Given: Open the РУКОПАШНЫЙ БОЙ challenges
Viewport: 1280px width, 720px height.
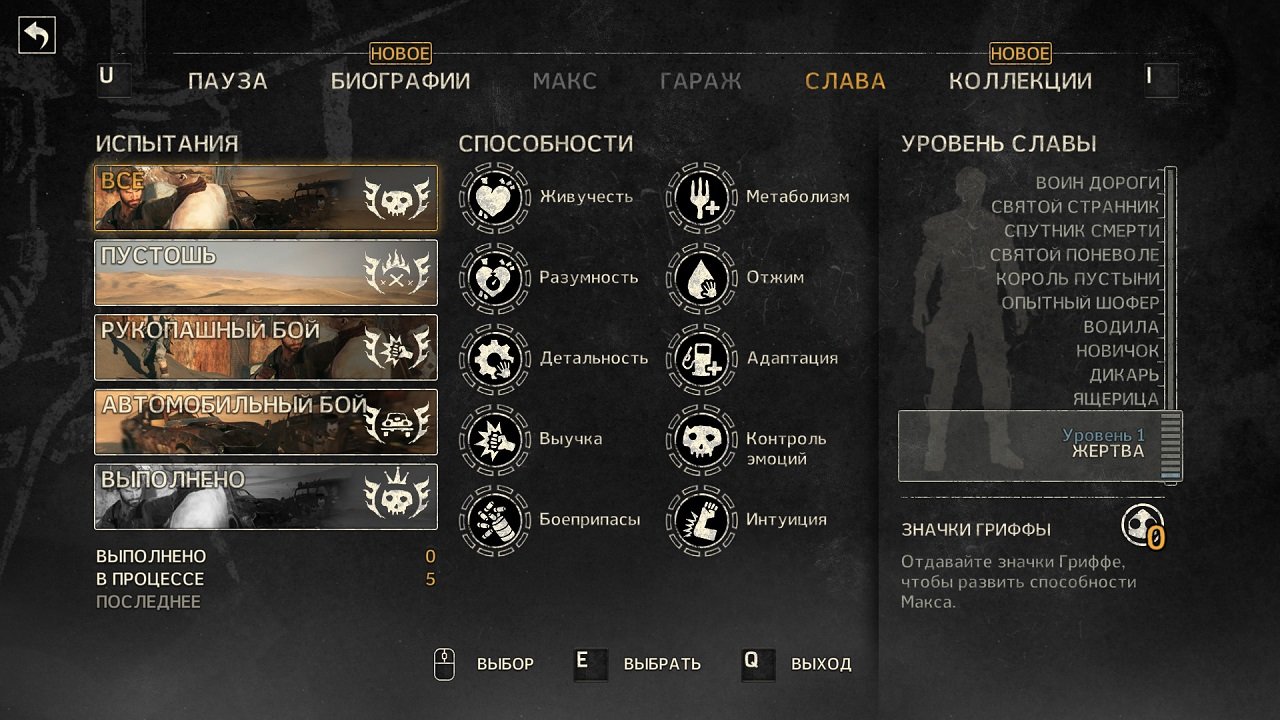Looking at the screenshot, I should 265,347.
